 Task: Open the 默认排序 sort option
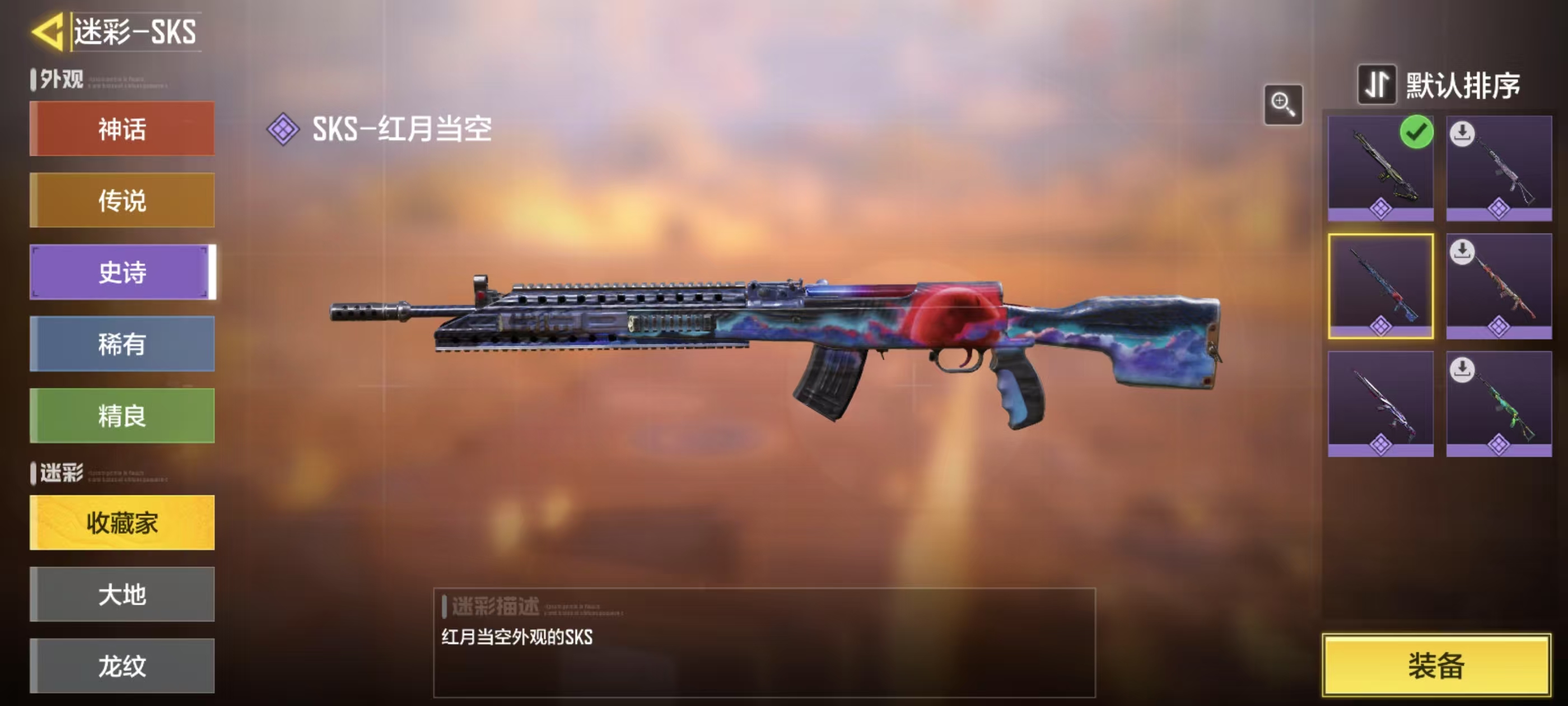[x=1439, y=85]
